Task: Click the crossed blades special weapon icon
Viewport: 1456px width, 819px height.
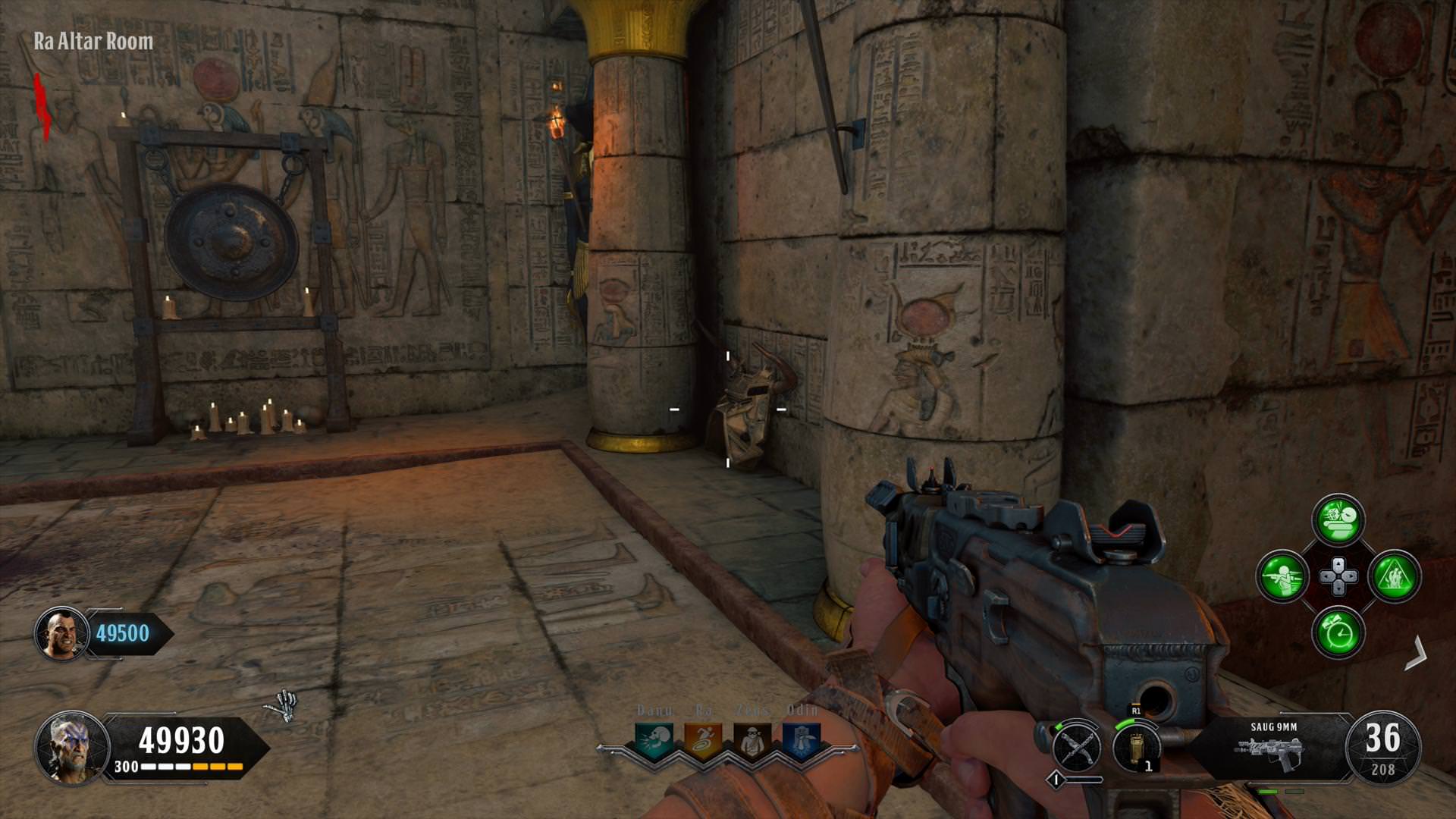Action: (1077, 746)
